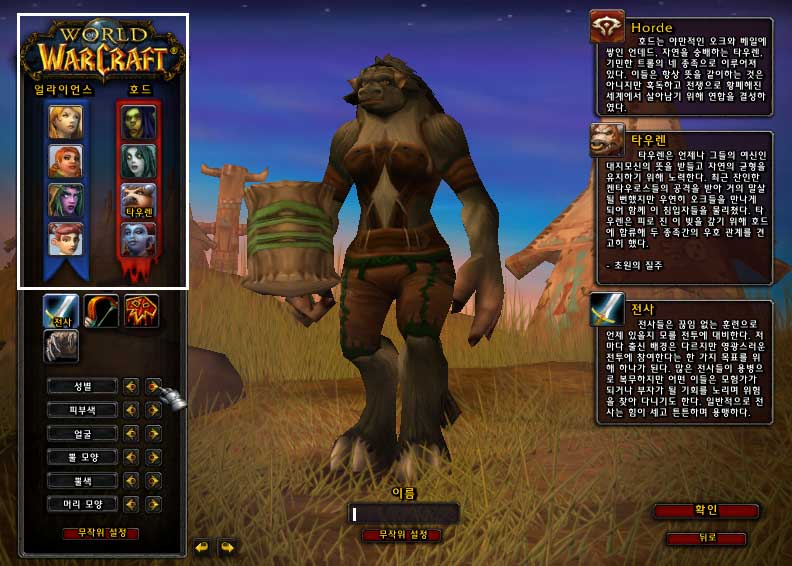Choose the Orc race portrait
The width and height of the screenshot is (792, 566).
click(x=139, y=122)
